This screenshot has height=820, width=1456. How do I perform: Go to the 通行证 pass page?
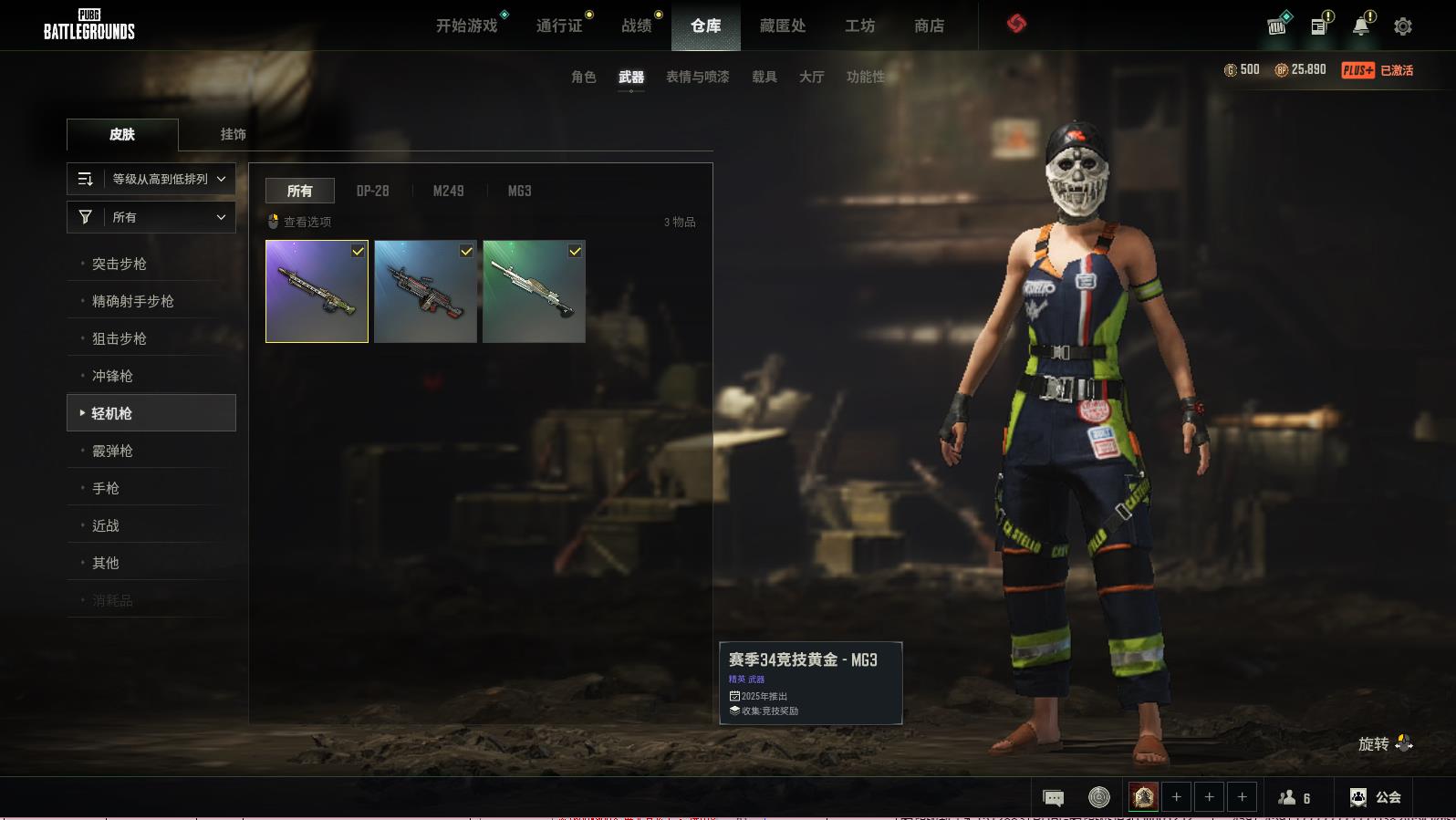(x=559, y=26)
